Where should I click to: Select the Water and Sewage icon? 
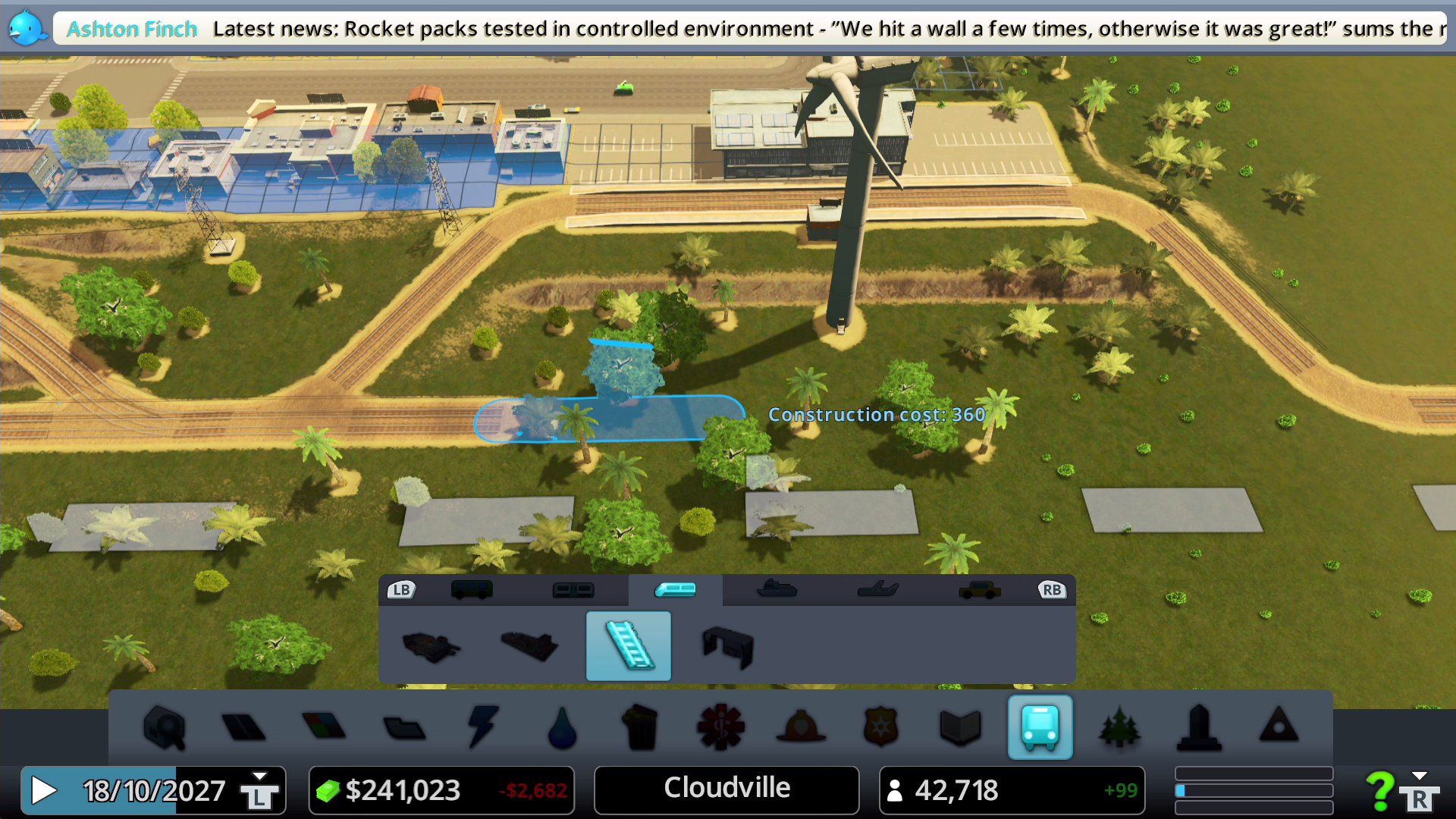(x=561, y=728)
